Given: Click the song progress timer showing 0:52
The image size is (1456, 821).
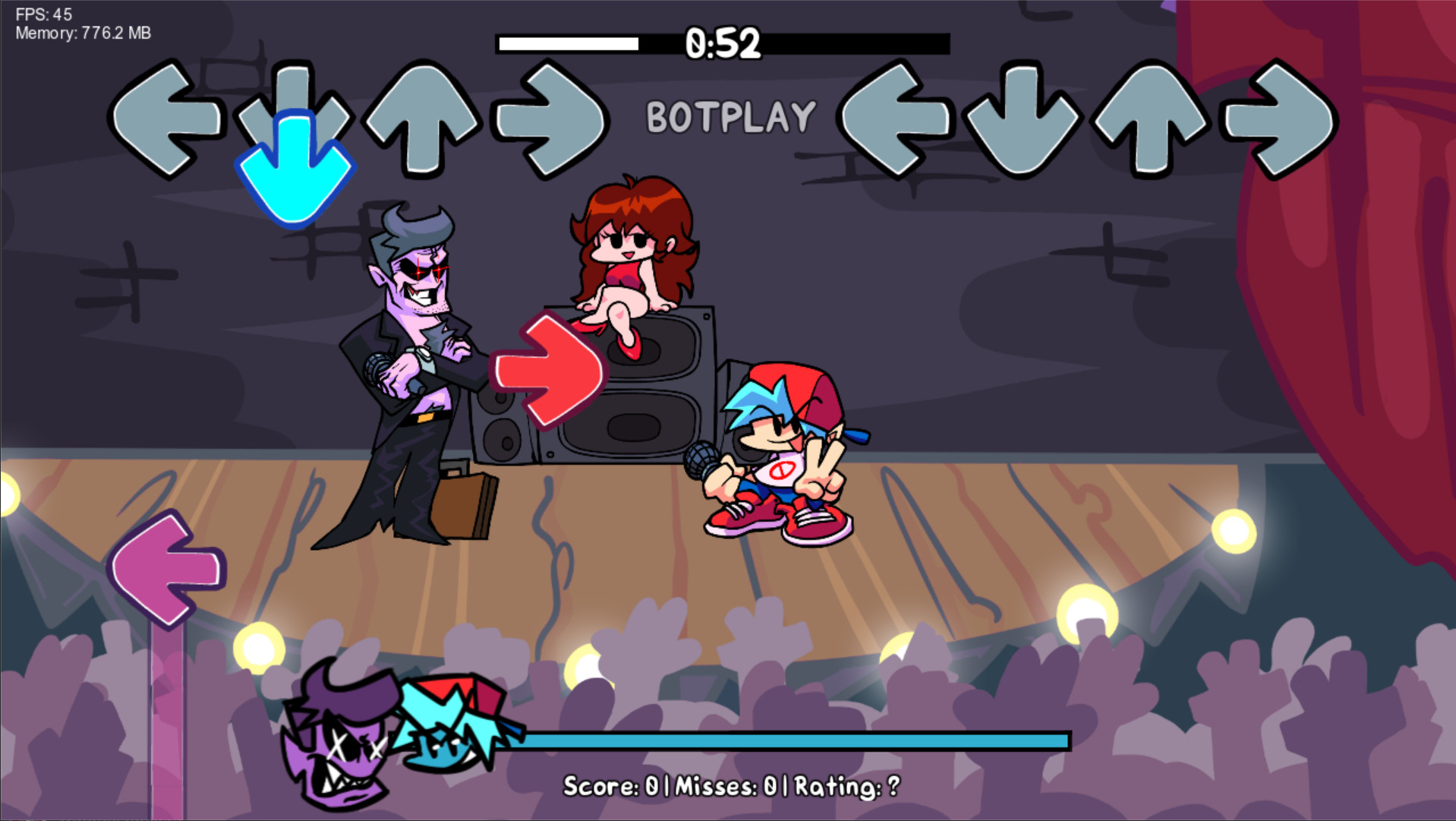Looking at the screenshot, I should (720, 43).
